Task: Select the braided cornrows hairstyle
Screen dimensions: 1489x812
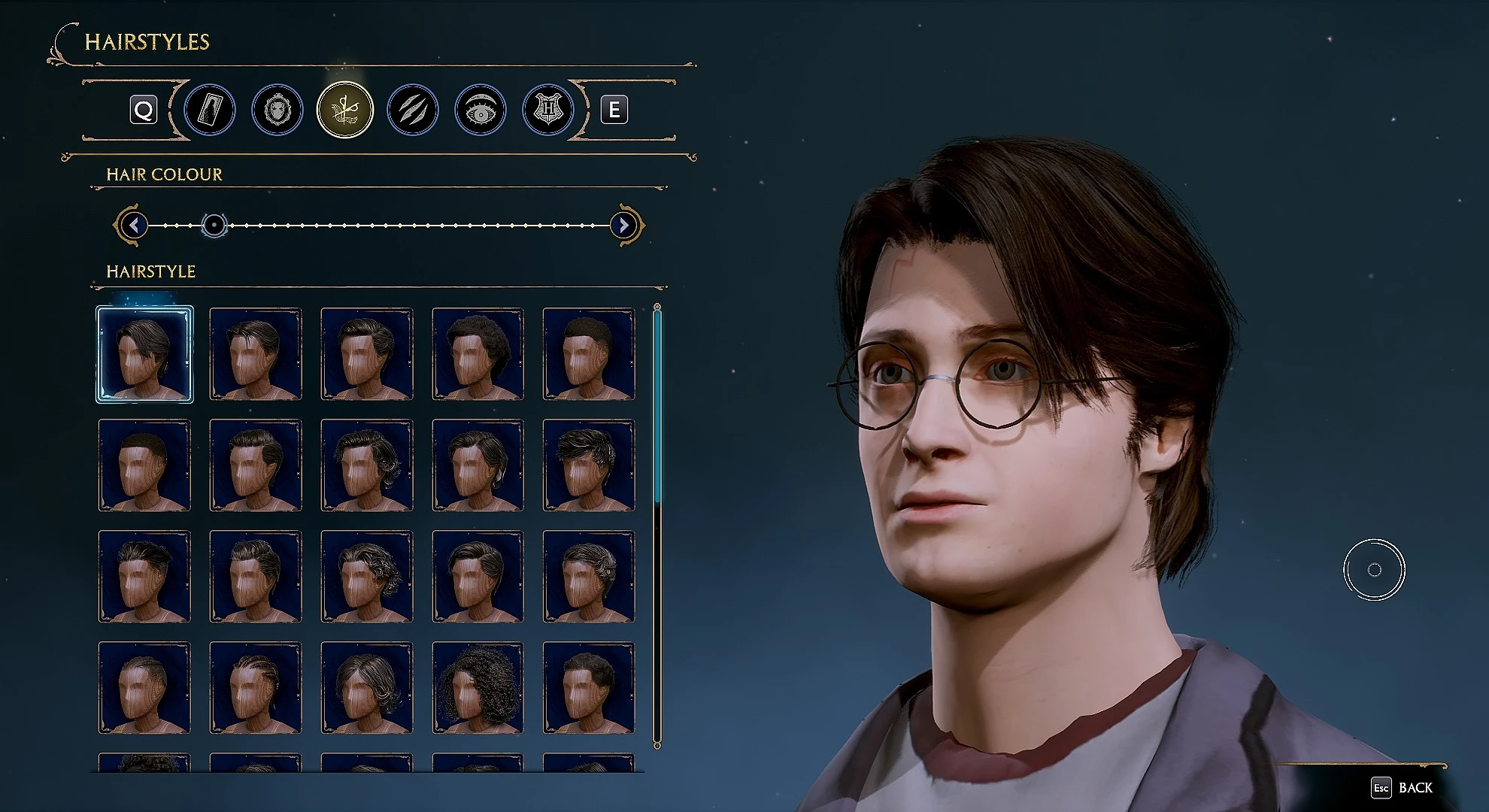Action: tap(255, 687)
